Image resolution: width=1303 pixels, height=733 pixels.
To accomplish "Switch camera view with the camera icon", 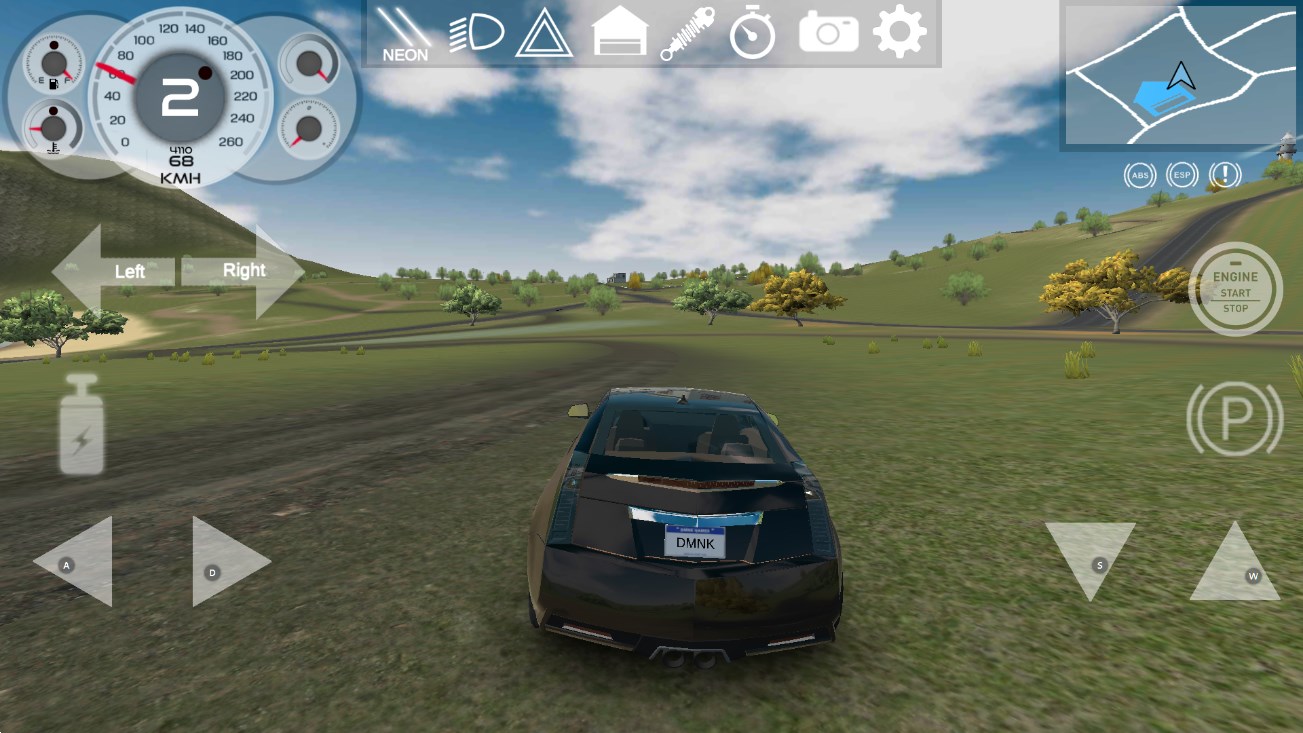I will pyautogui.click(x=828, y=34).
